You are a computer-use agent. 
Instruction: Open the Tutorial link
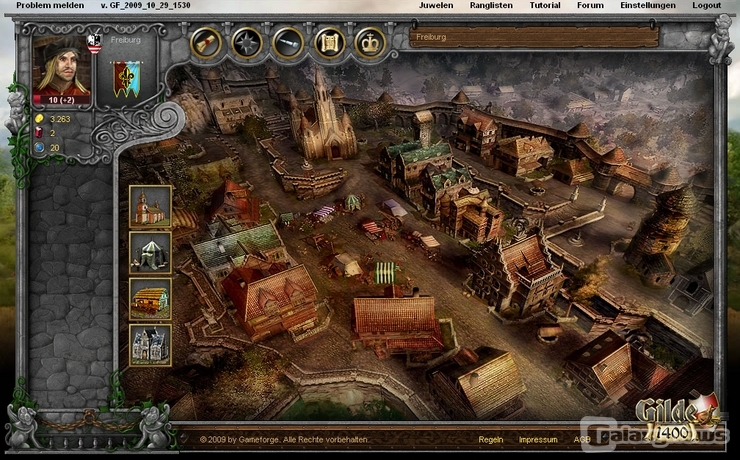pos(545,5)
